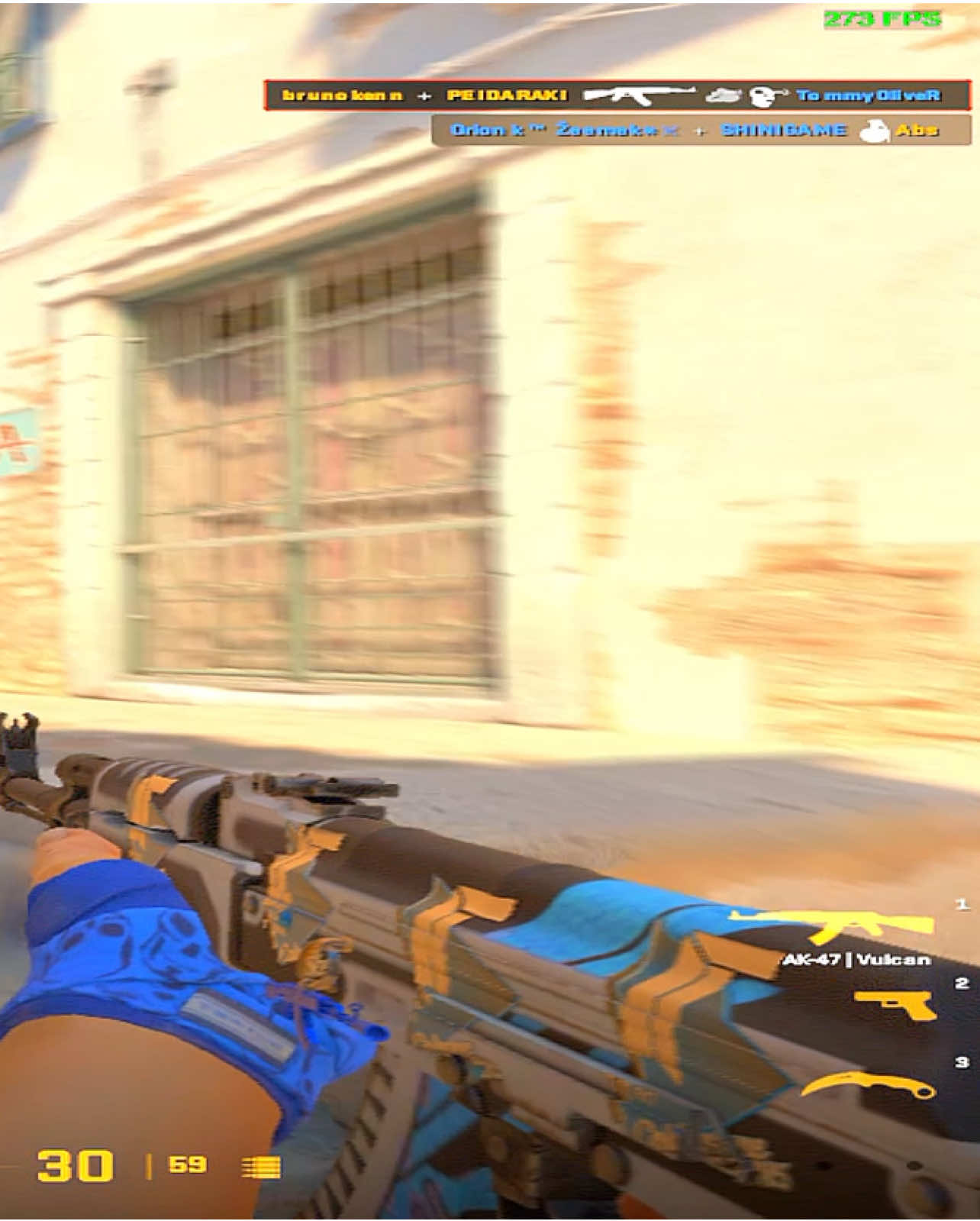Click the grenade icon next to Abs
Screen dimensions: 980x1221
pos(875,131)
